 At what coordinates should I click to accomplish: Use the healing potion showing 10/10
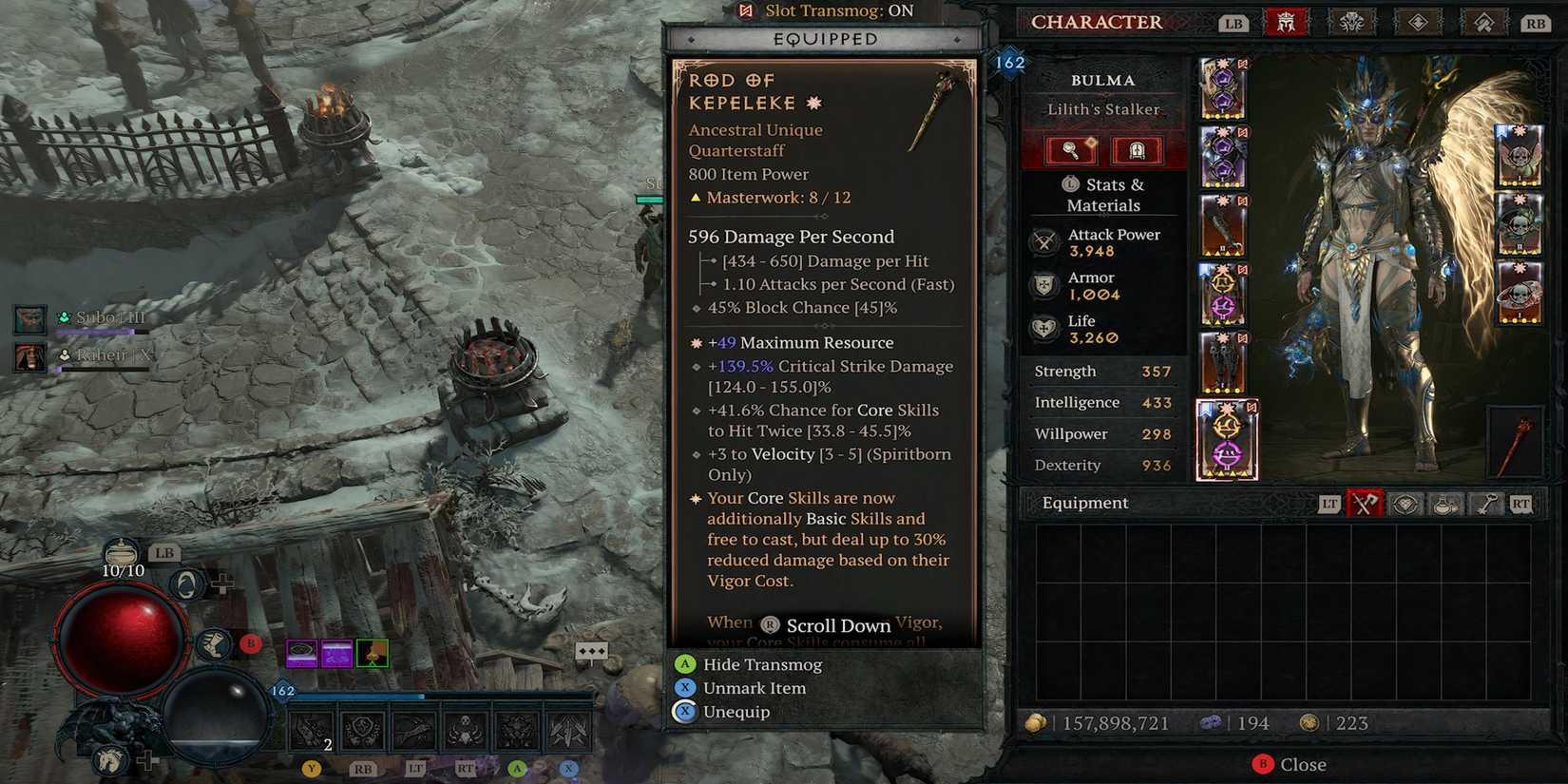[123, 552]
